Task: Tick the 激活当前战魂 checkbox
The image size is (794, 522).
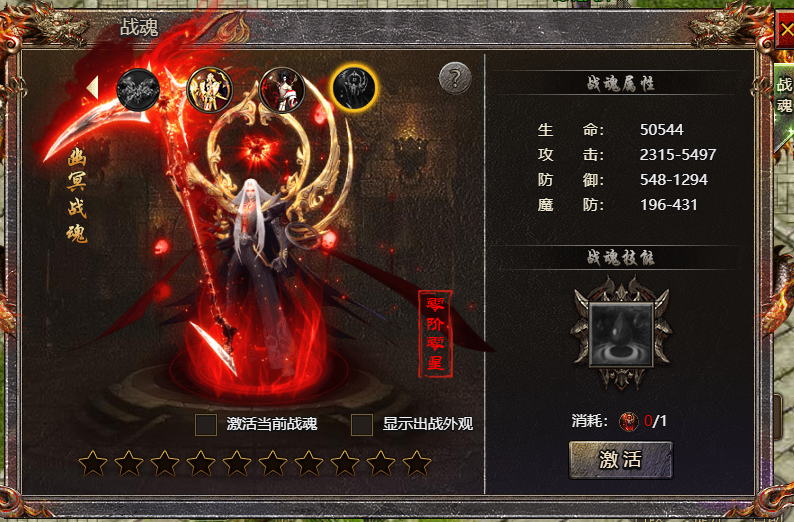Action: [x=206, y=424]
